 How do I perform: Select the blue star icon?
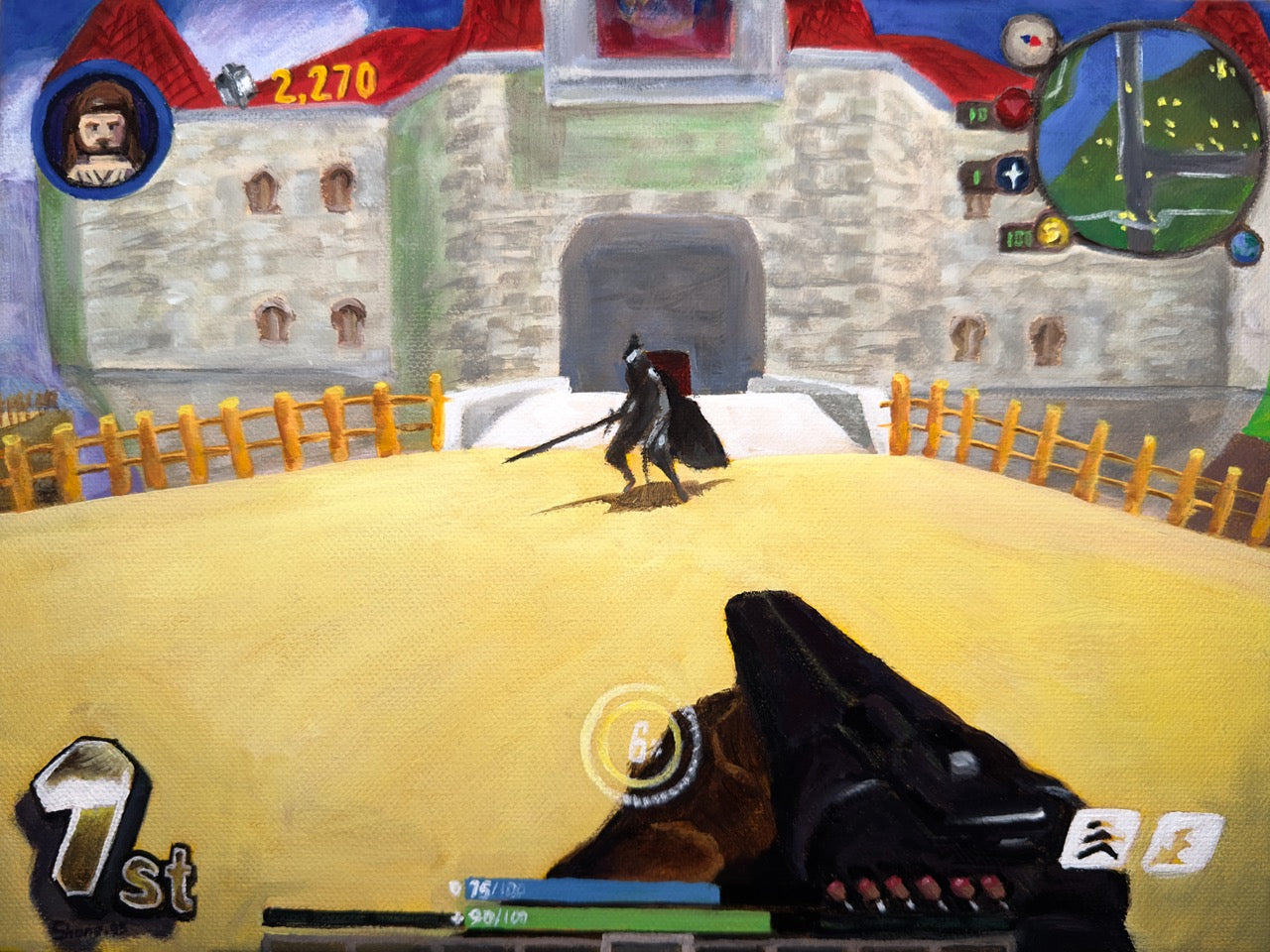tap(1013, 177)
